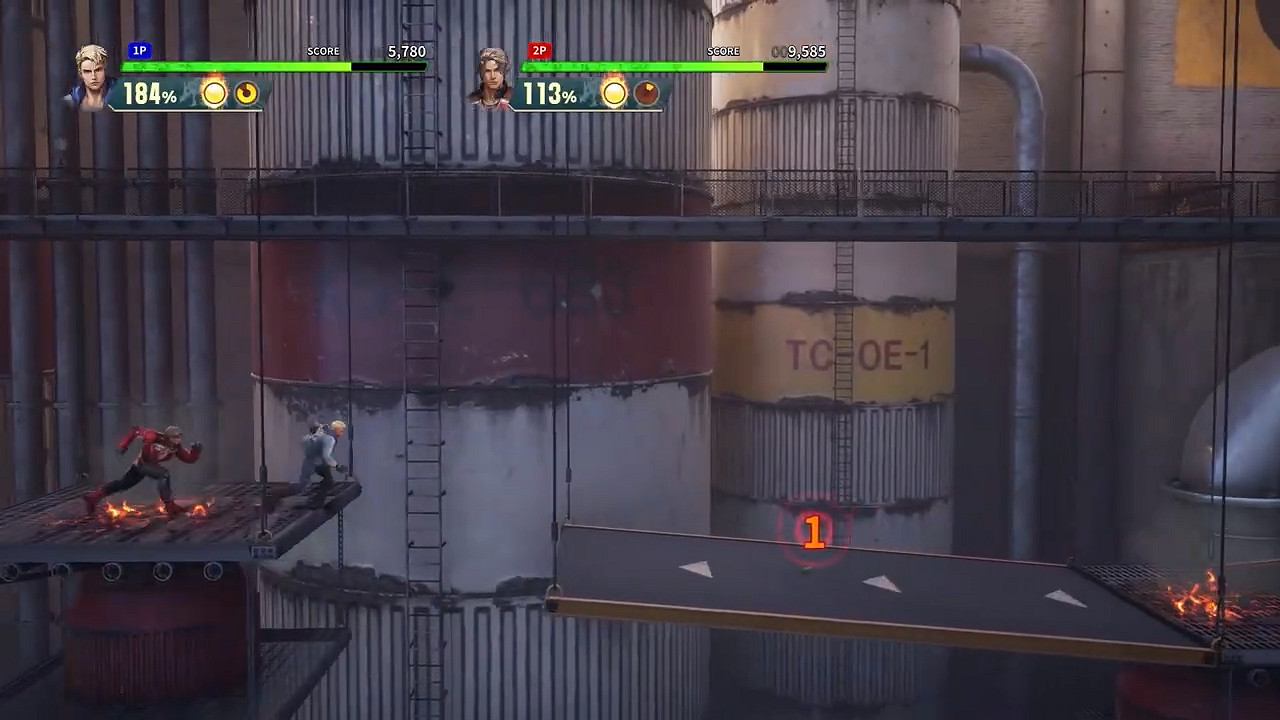The width and height of the screenshot is (1280, 720).
Task: Click player 2's special meter icon
Action: (x=648, y=93)
